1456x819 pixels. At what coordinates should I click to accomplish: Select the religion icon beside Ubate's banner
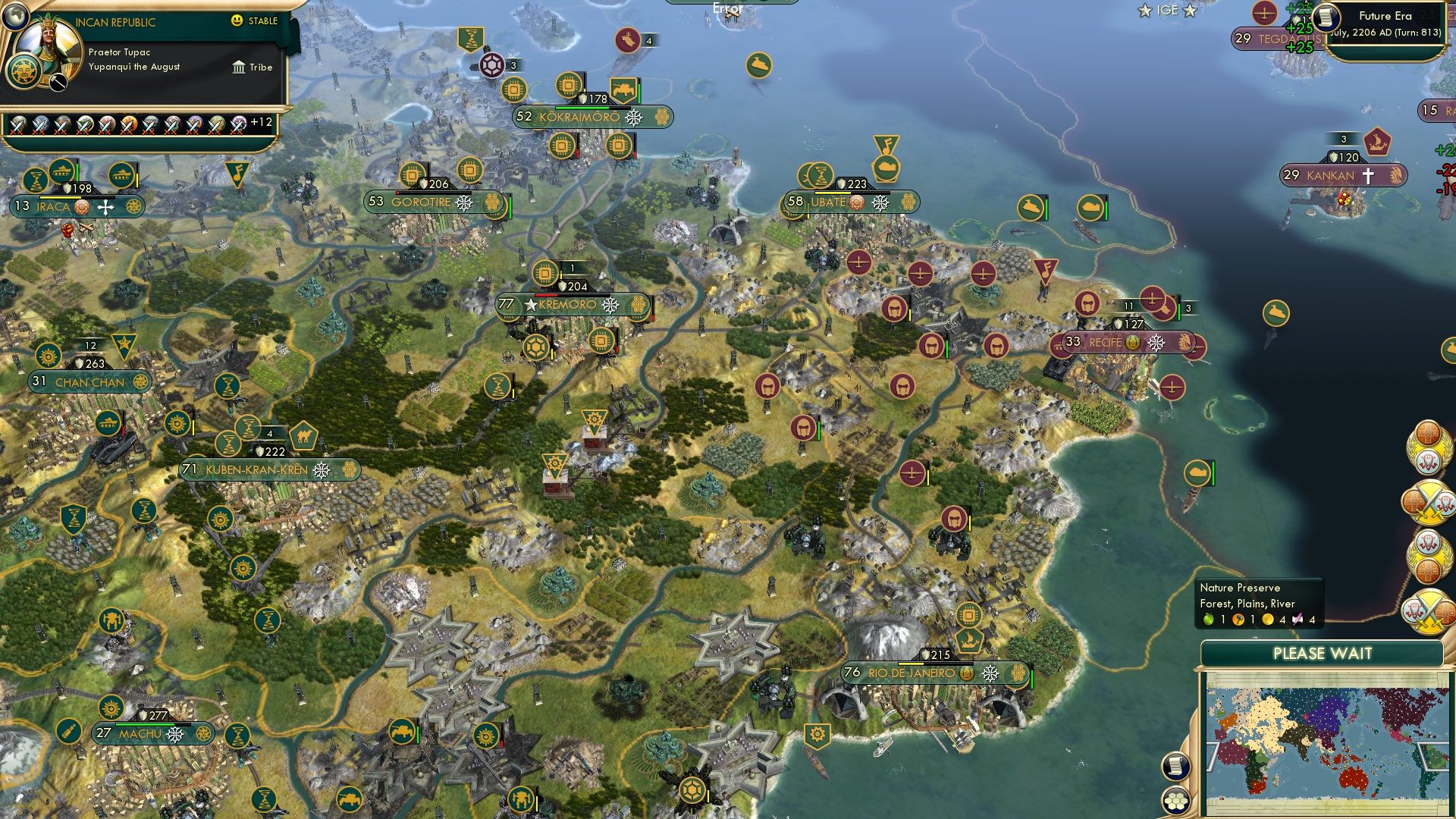pos(856,203)
